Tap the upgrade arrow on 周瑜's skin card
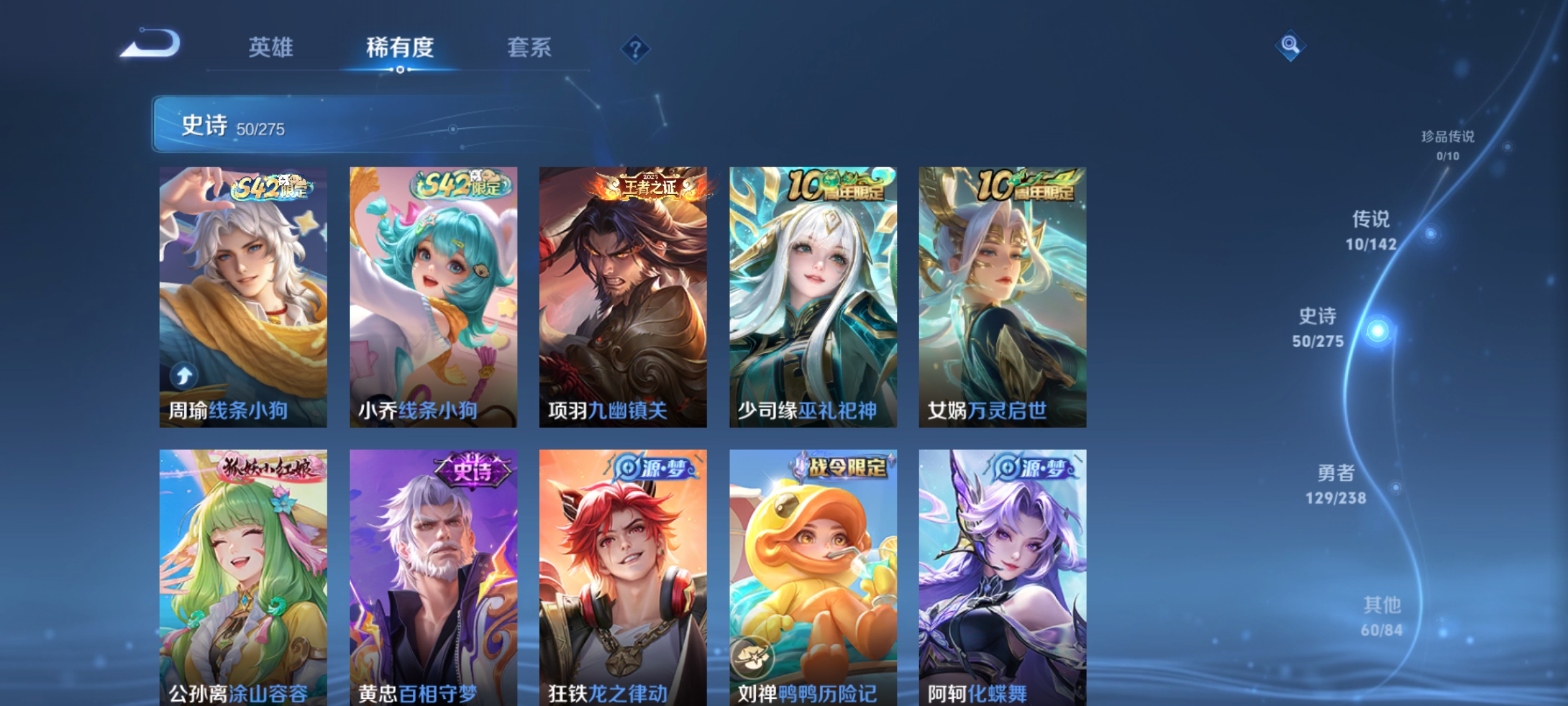1568x706 pixels. [x=184, y=375]
